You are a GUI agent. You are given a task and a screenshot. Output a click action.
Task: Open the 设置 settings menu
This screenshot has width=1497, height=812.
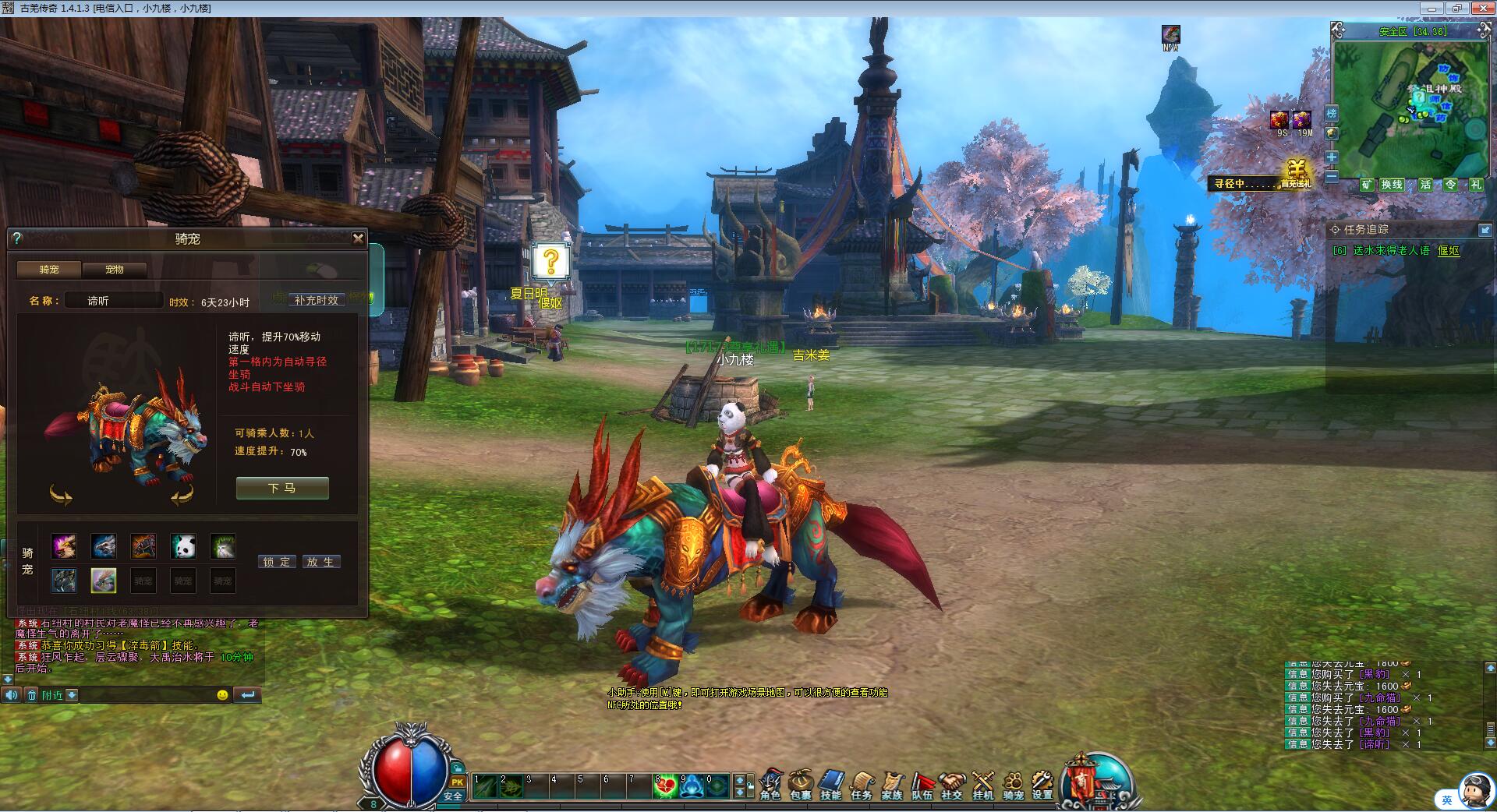pos(1042,784)
